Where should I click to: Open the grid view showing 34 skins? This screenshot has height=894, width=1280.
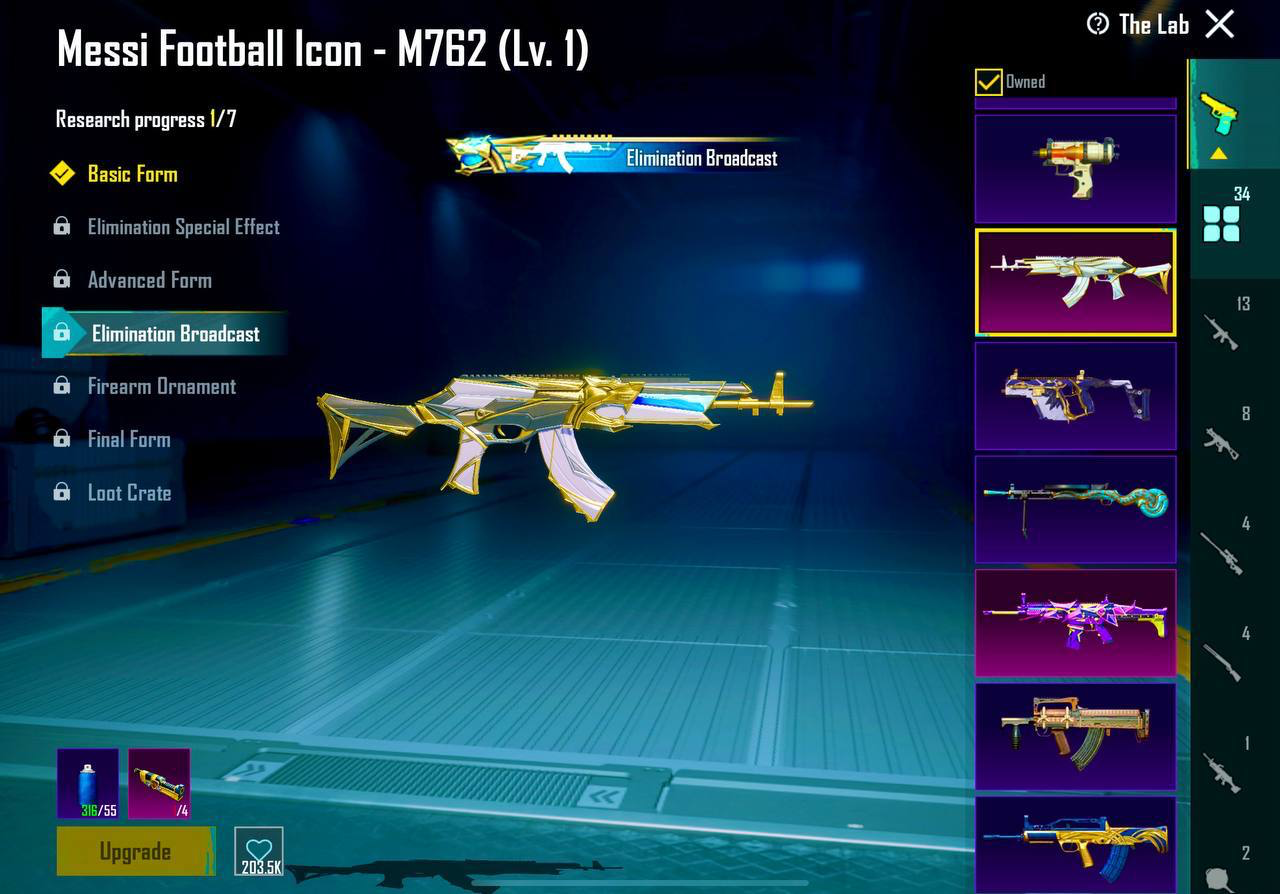(x=1222, y=222)
